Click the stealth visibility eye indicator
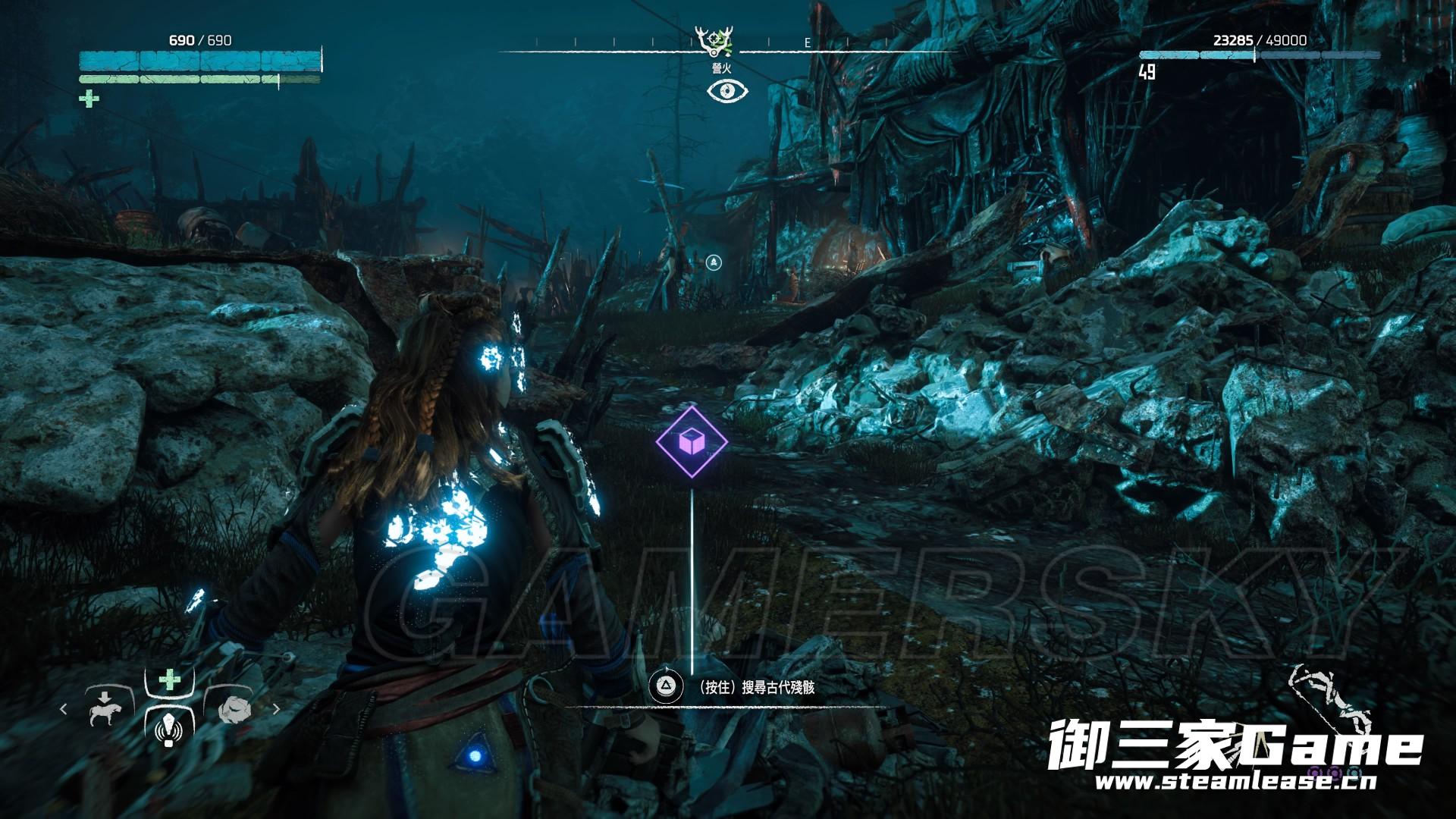The image size is (1456, 819). click(x=727, y=91)
